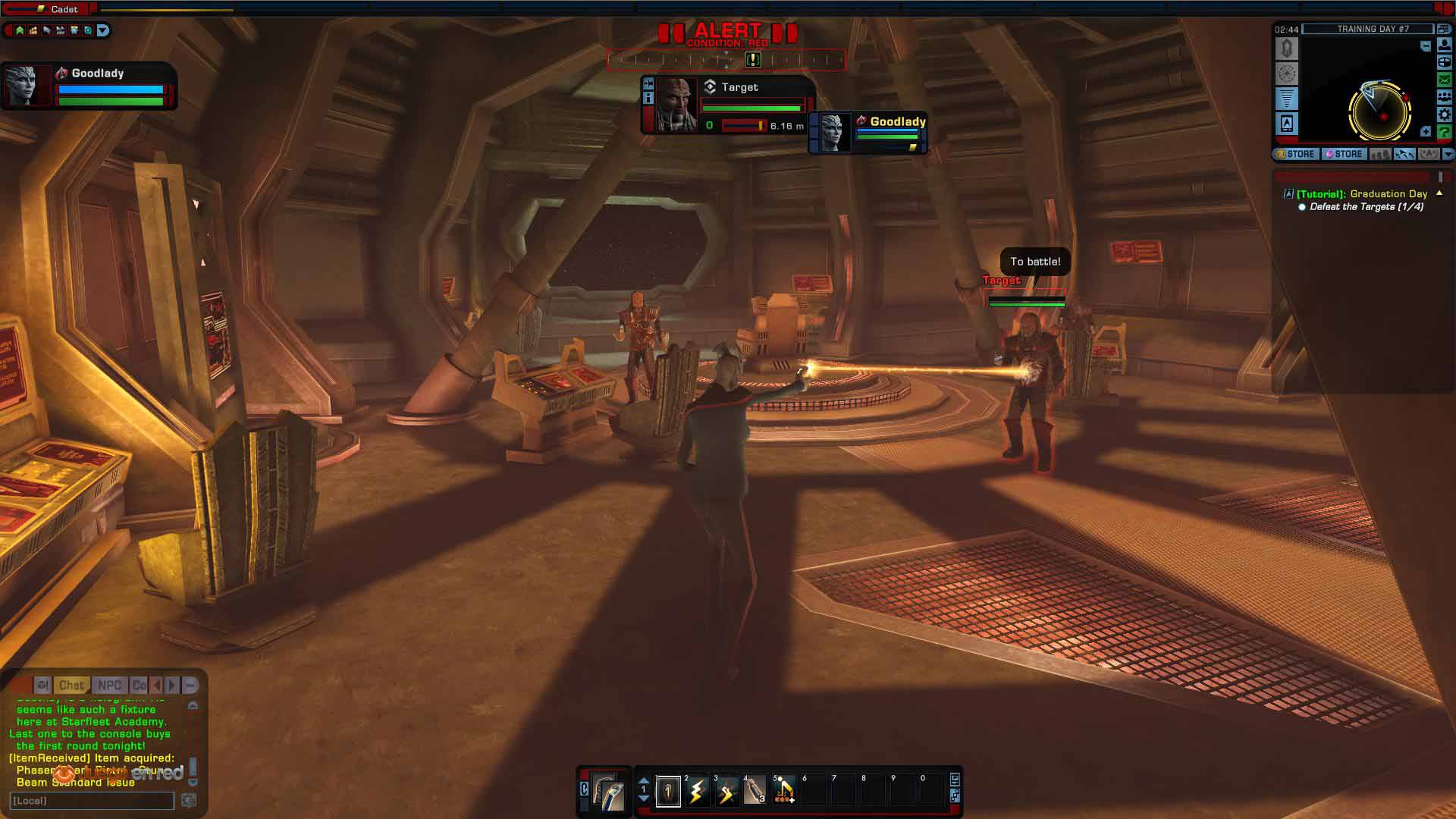The height and width of the screenshot is (819, 1456).
Task: Select the hypospray item in slot 4
Action: click(755, 792)
